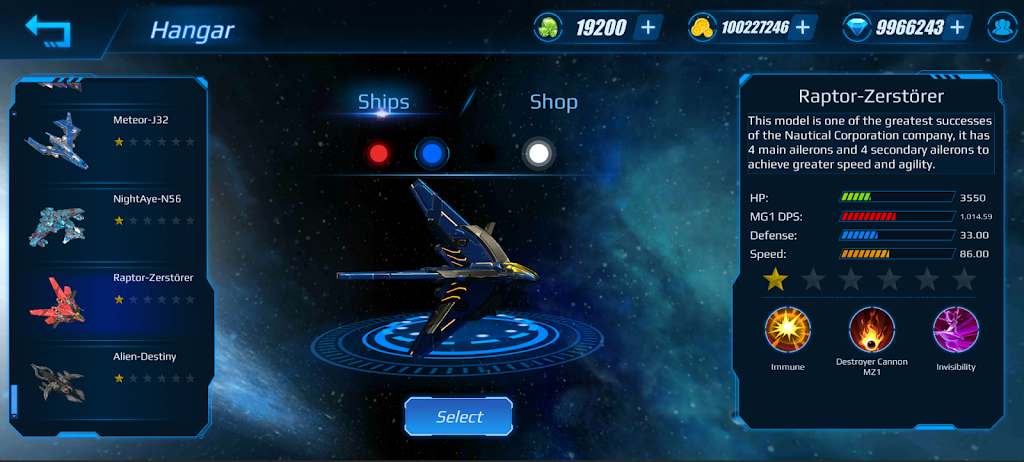Switch to the Ships tab
Screen dimensions: 1024x462
pos(384,102)
